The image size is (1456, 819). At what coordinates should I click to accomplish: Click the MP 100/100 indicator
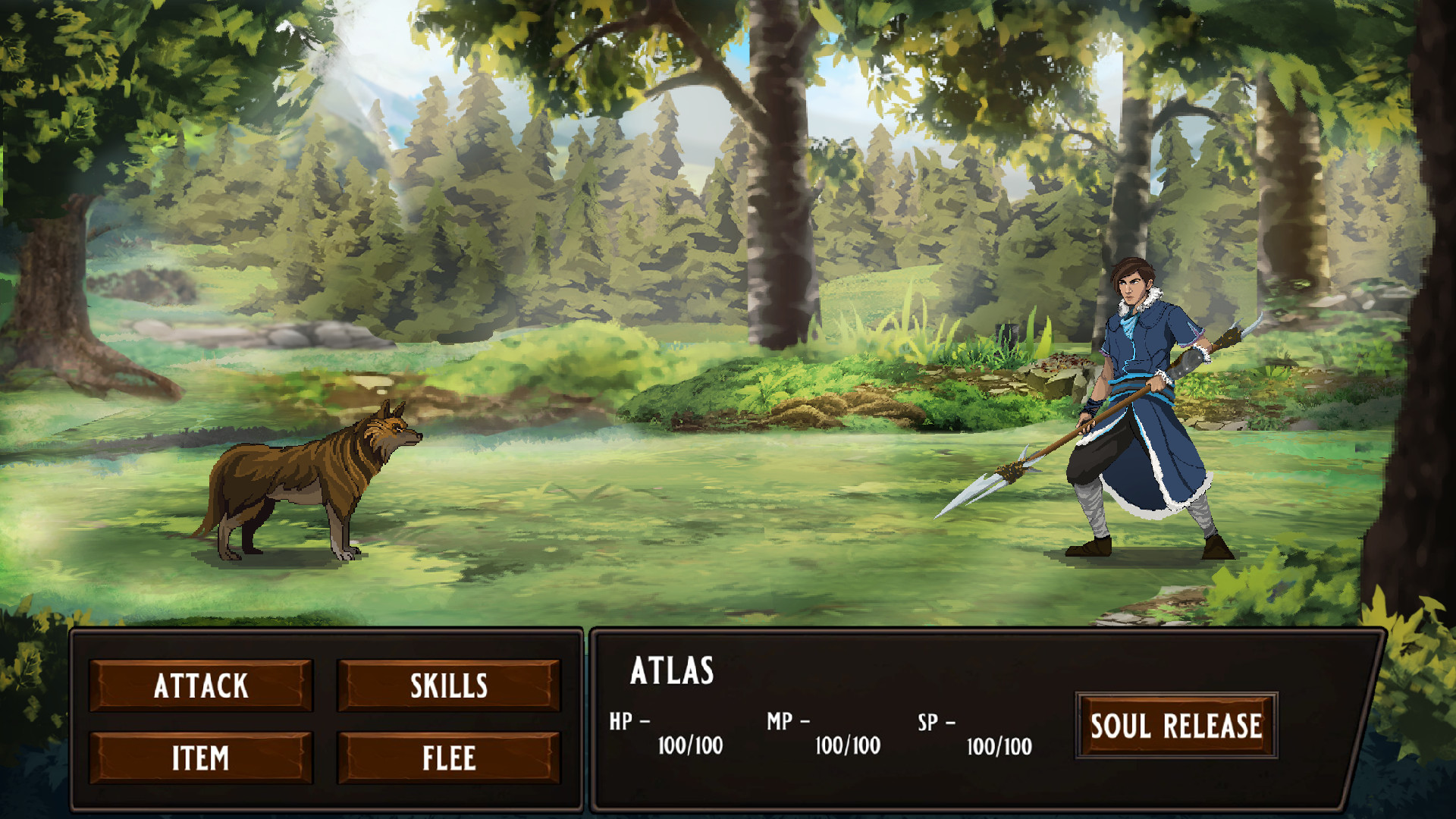click(x=846, y=745)
